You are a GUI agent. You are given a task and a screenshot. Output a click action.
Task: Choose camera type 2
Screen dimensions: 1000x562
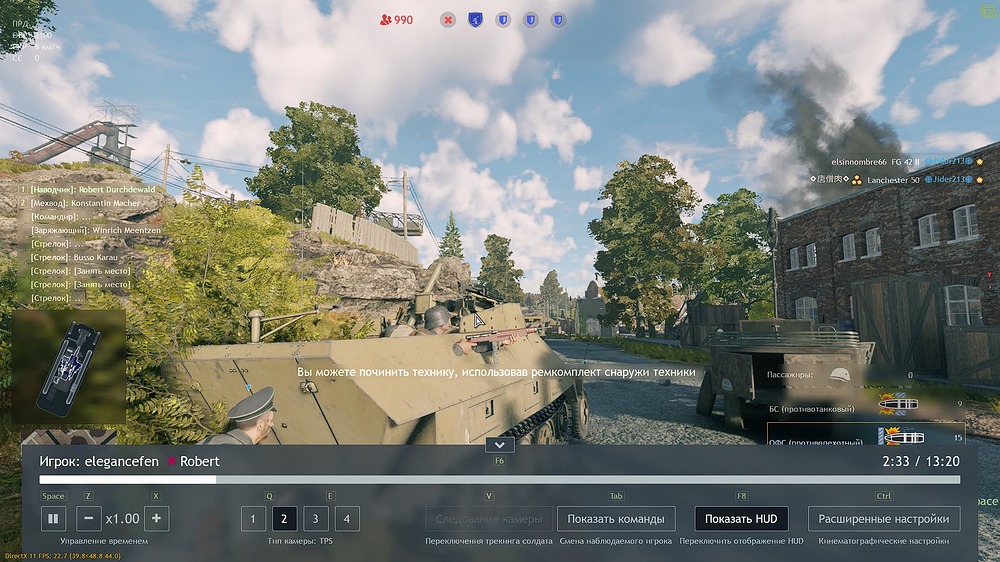click(284, 519)
